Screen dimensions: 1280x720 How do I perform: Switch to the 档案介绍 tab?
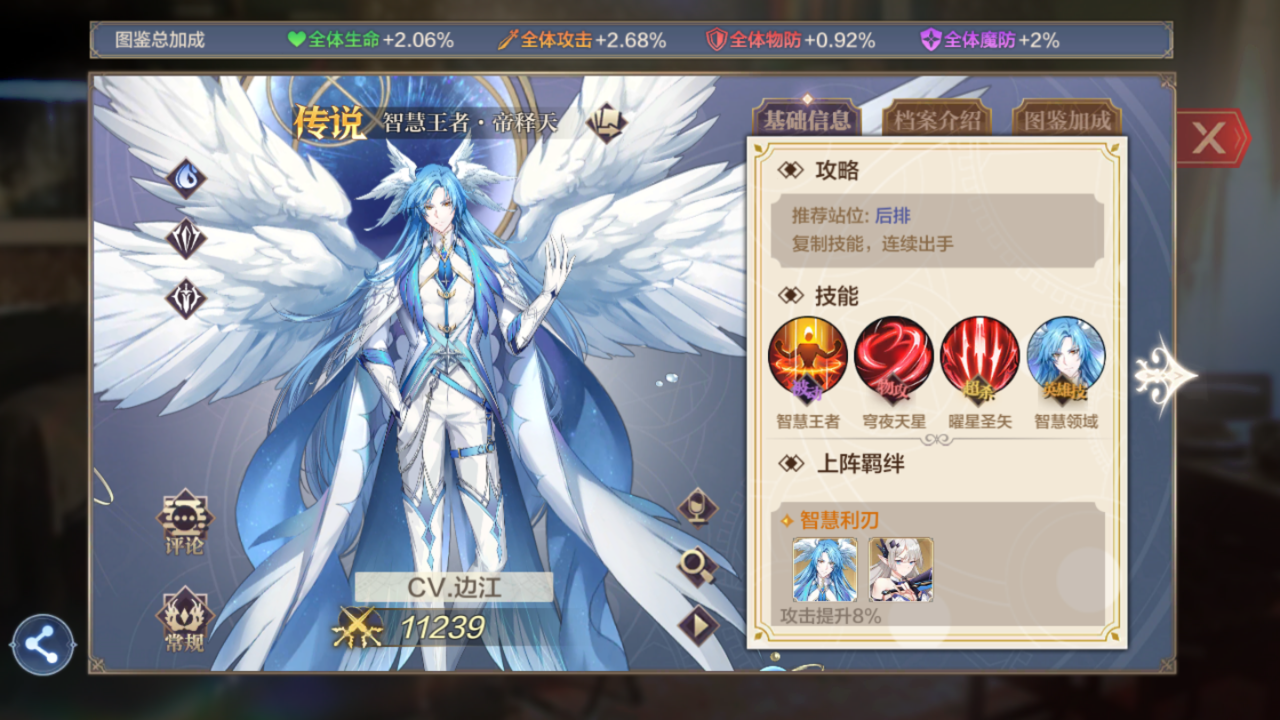click(x=936, y=122)
